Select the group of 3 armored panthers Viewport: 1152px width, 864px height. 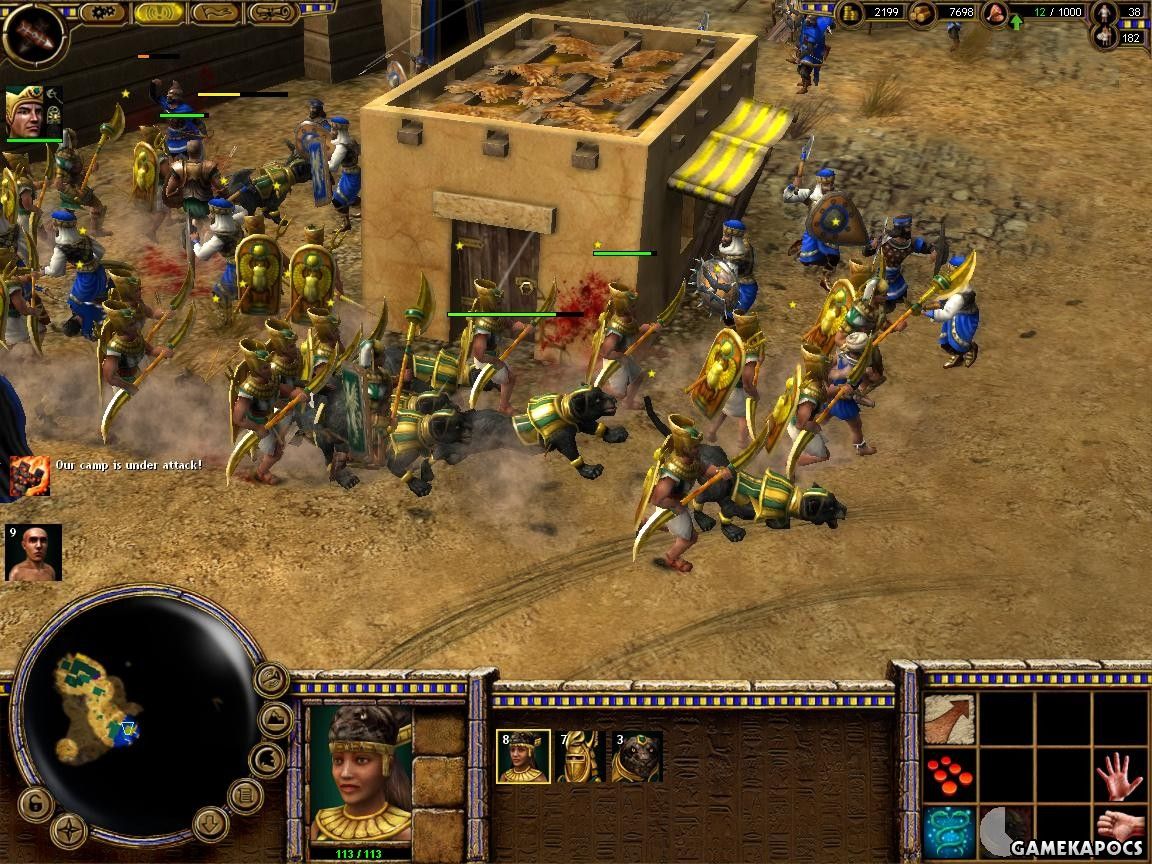pos(637,757)
